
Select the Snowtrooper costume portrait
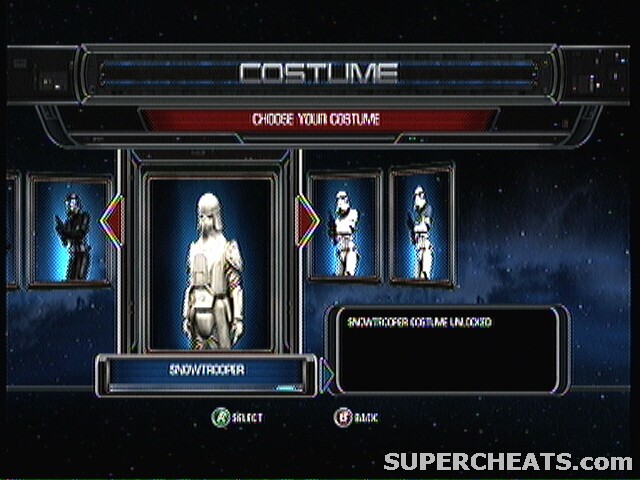point(209,262)
